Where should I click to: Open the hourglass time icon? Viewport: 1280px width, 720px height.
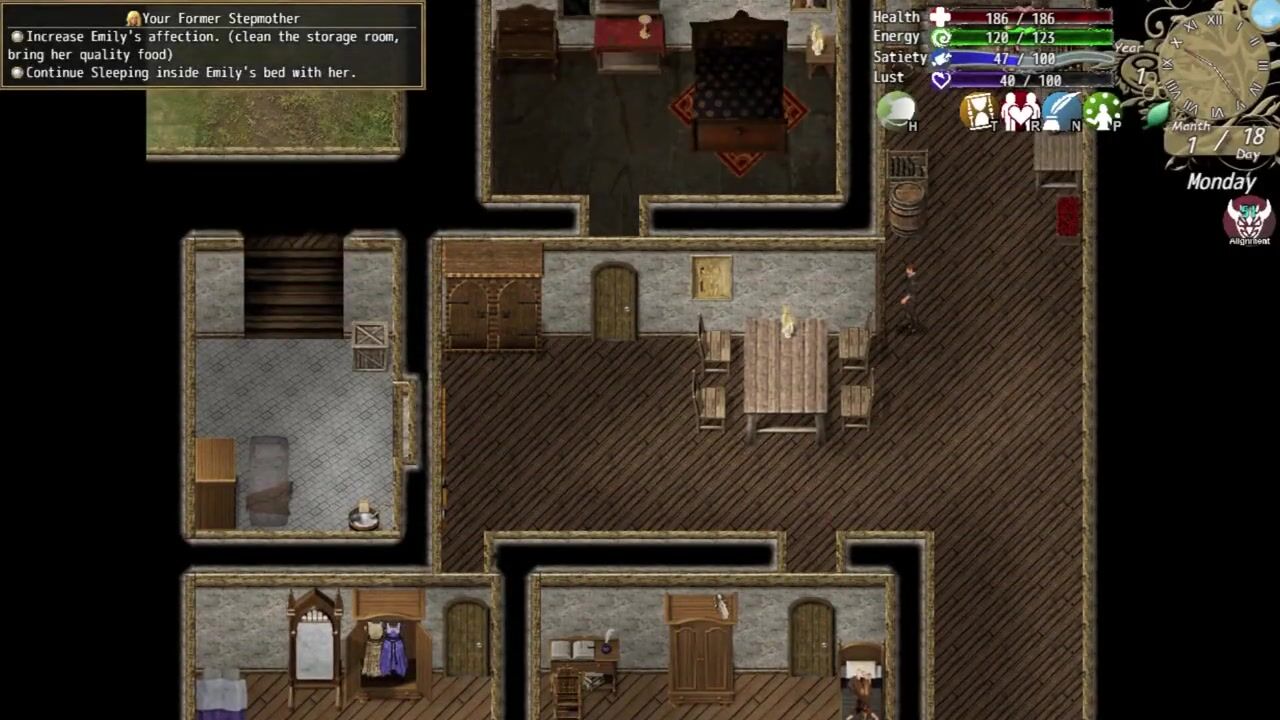point(978,111)
